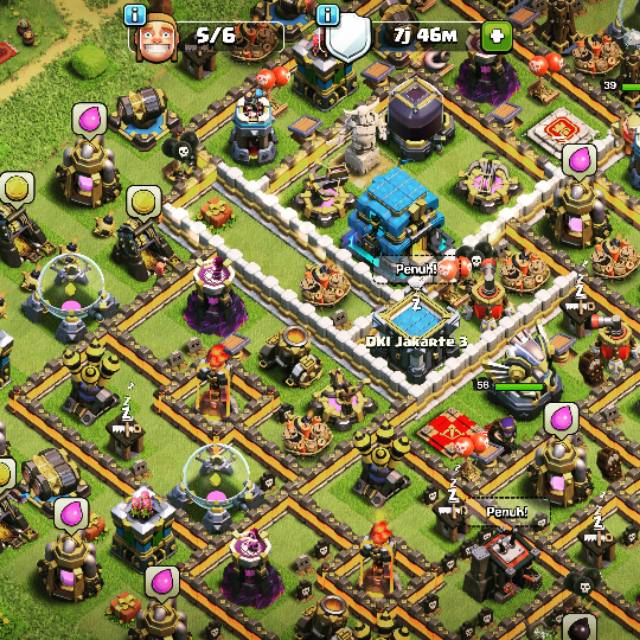Tap the green plus button beside shield timer
640x640 pixels.
coord(495,37)
